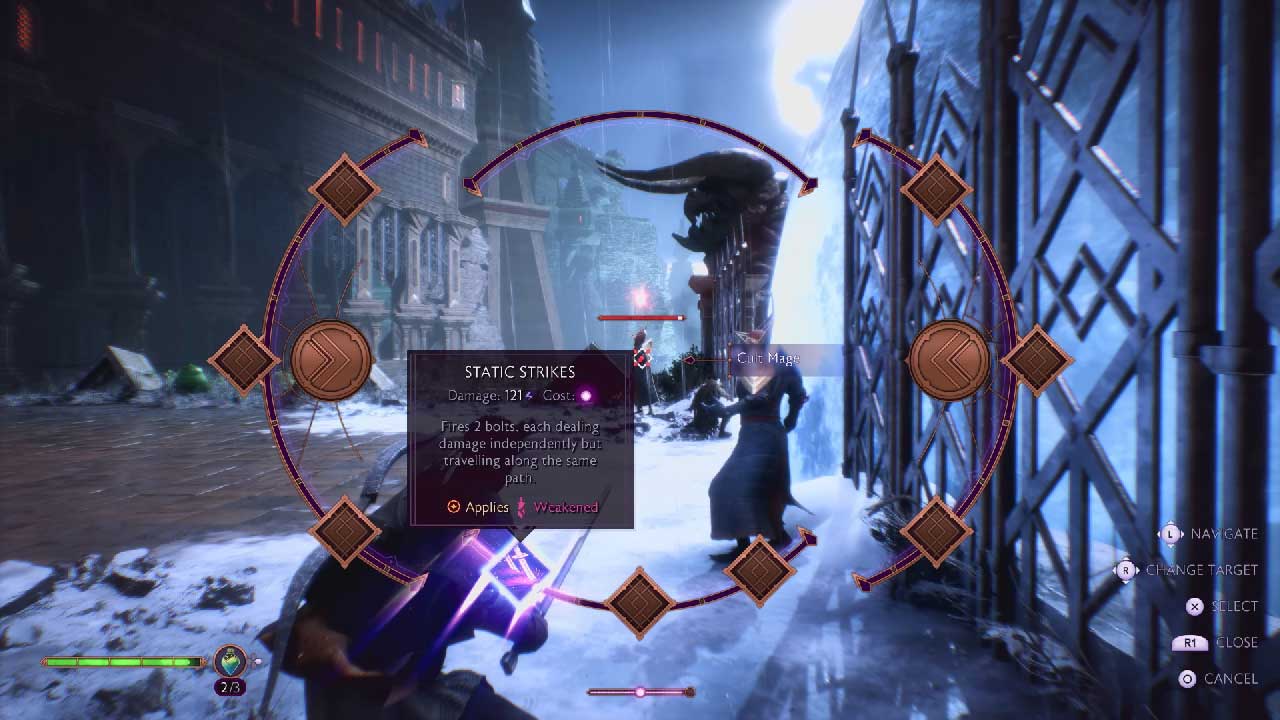Viewport: 1280px width, 720px height.
Task: Click the round button with left-pointing chevrons
Action: pos(948,359)
